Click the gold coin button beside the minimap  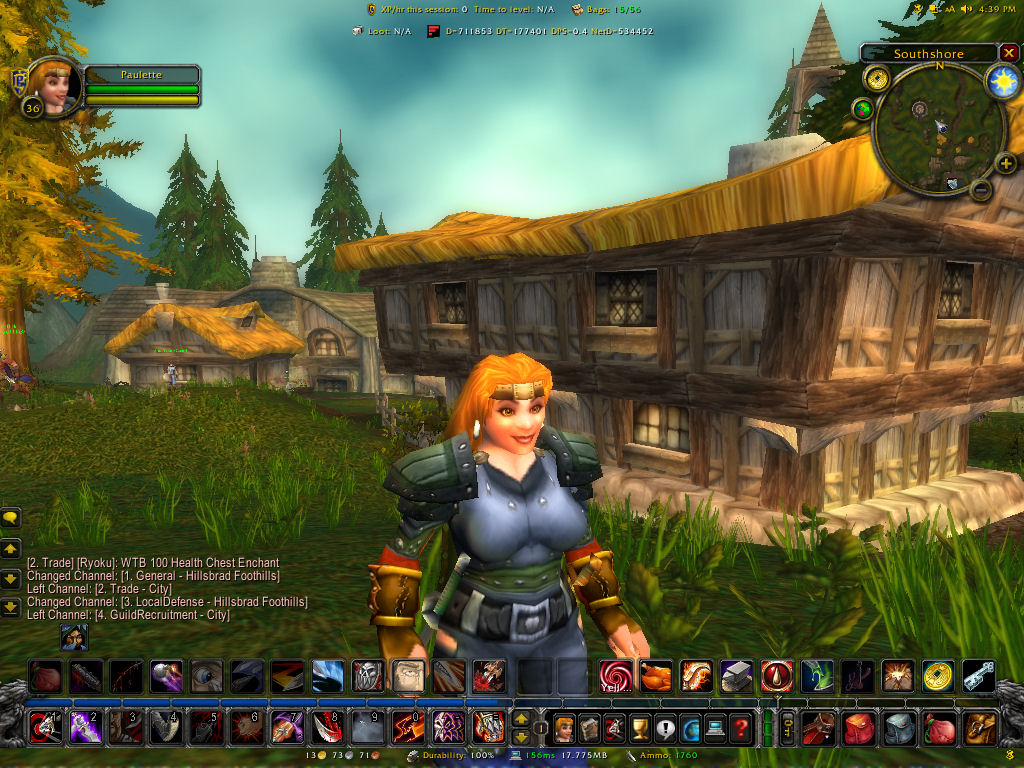(878, 78)
